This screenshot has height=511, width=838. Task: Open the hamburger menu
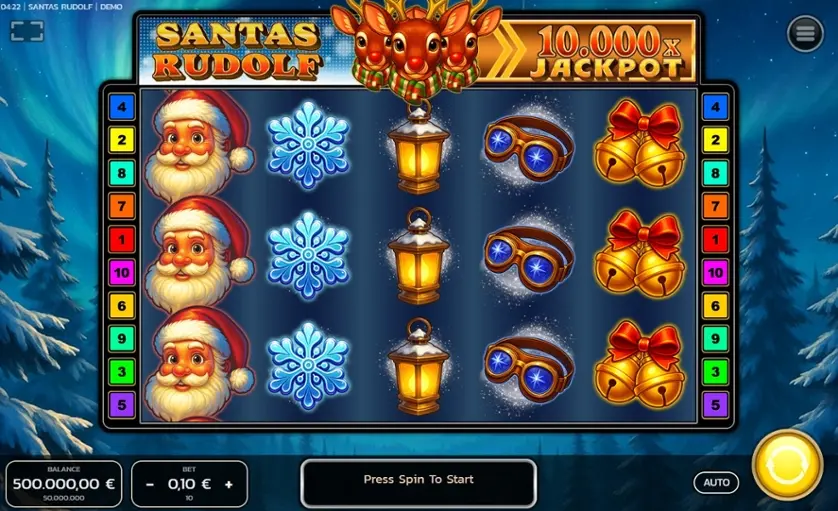[x=805, y=34]
